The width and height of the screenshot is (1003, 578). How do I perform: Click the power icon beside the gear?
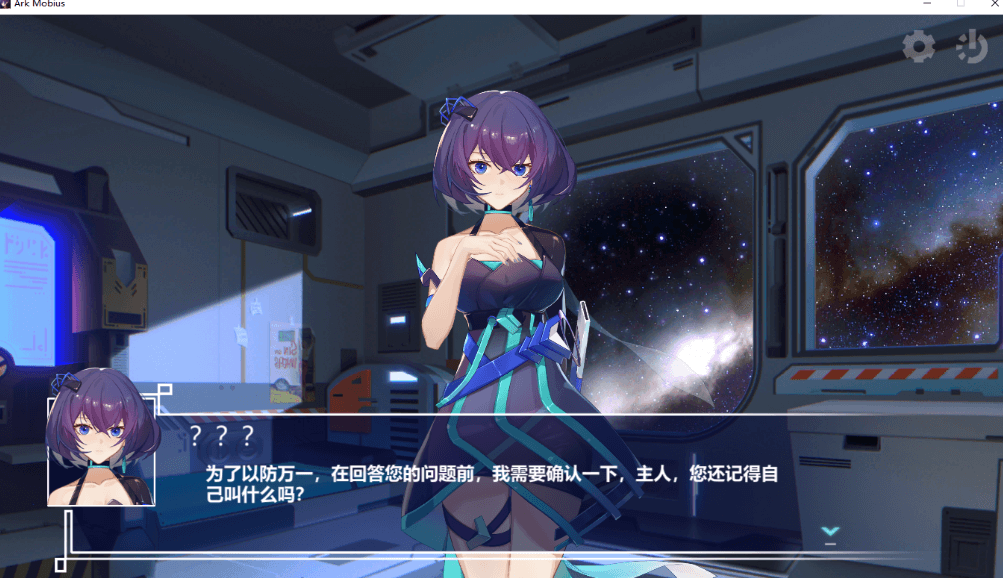[x=971, y=46]
